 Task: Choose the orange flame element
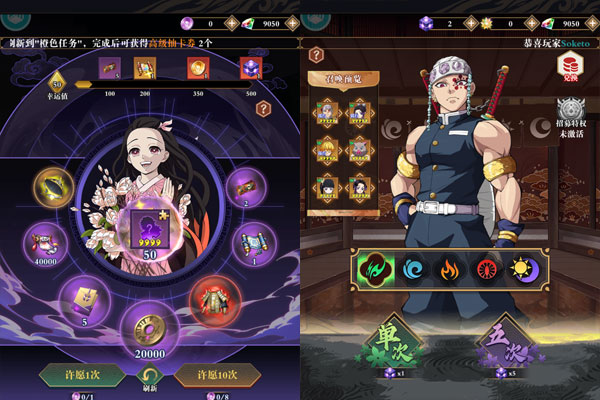449,269
